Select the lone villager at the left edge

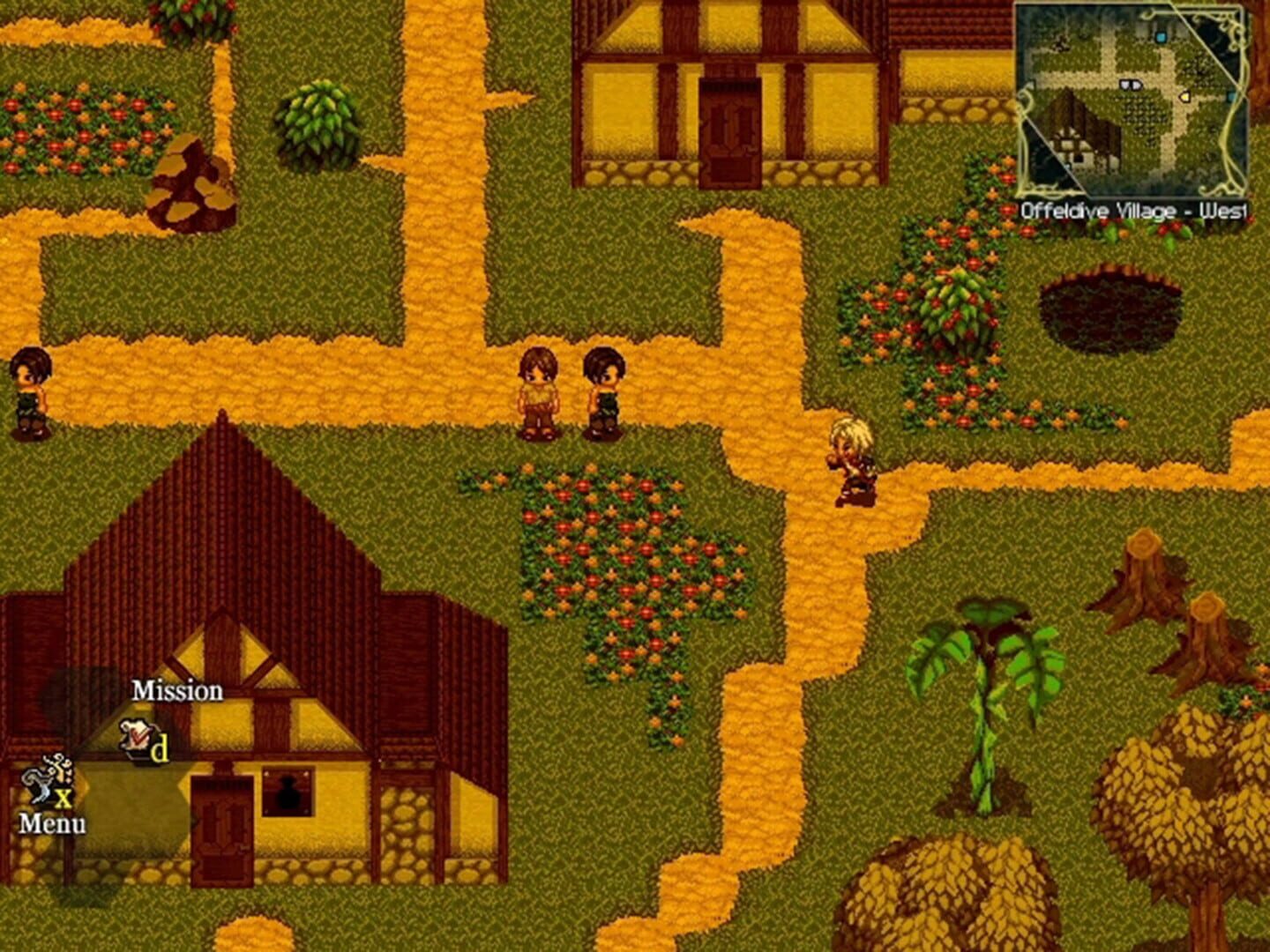[31, 390]
